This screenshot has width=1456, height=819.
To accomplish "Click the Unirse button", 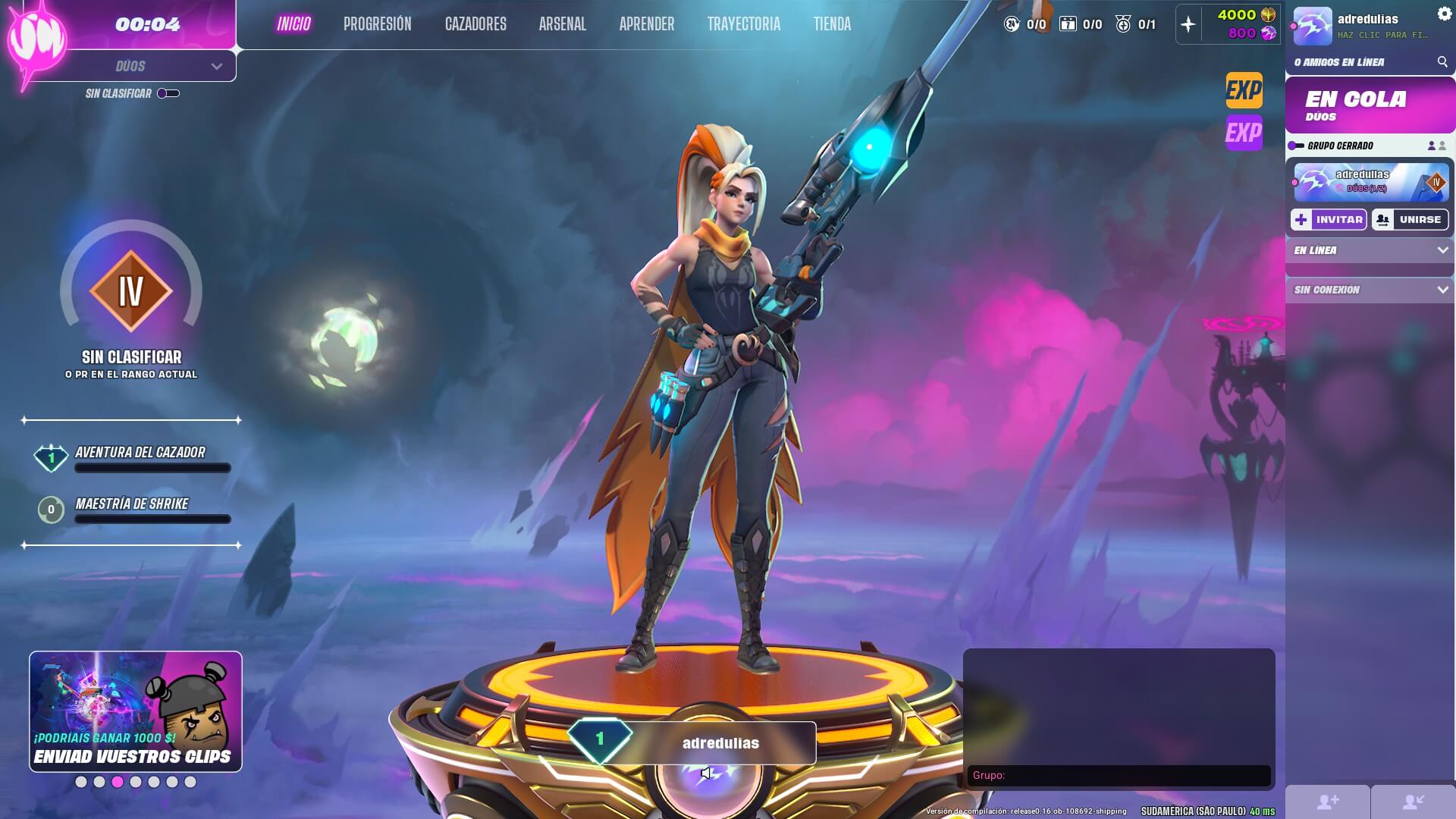I will (x=1410, y=220).
